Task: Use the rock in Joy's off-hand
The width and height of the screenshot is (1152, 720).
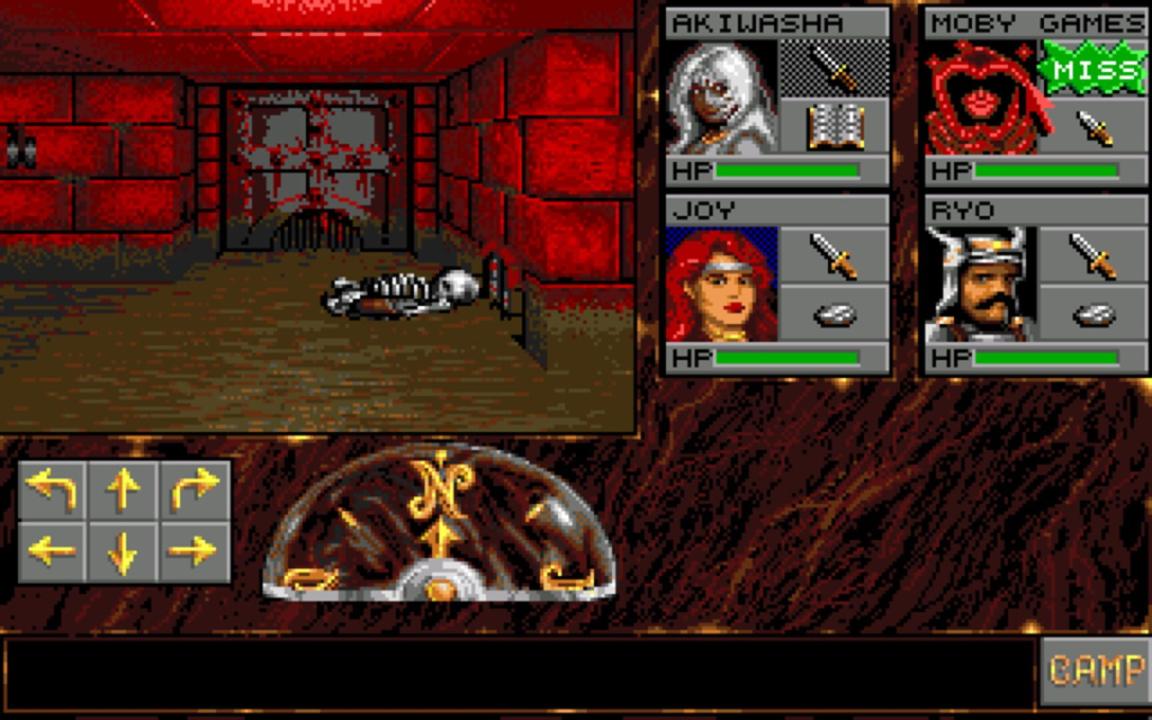Action: 834,315
